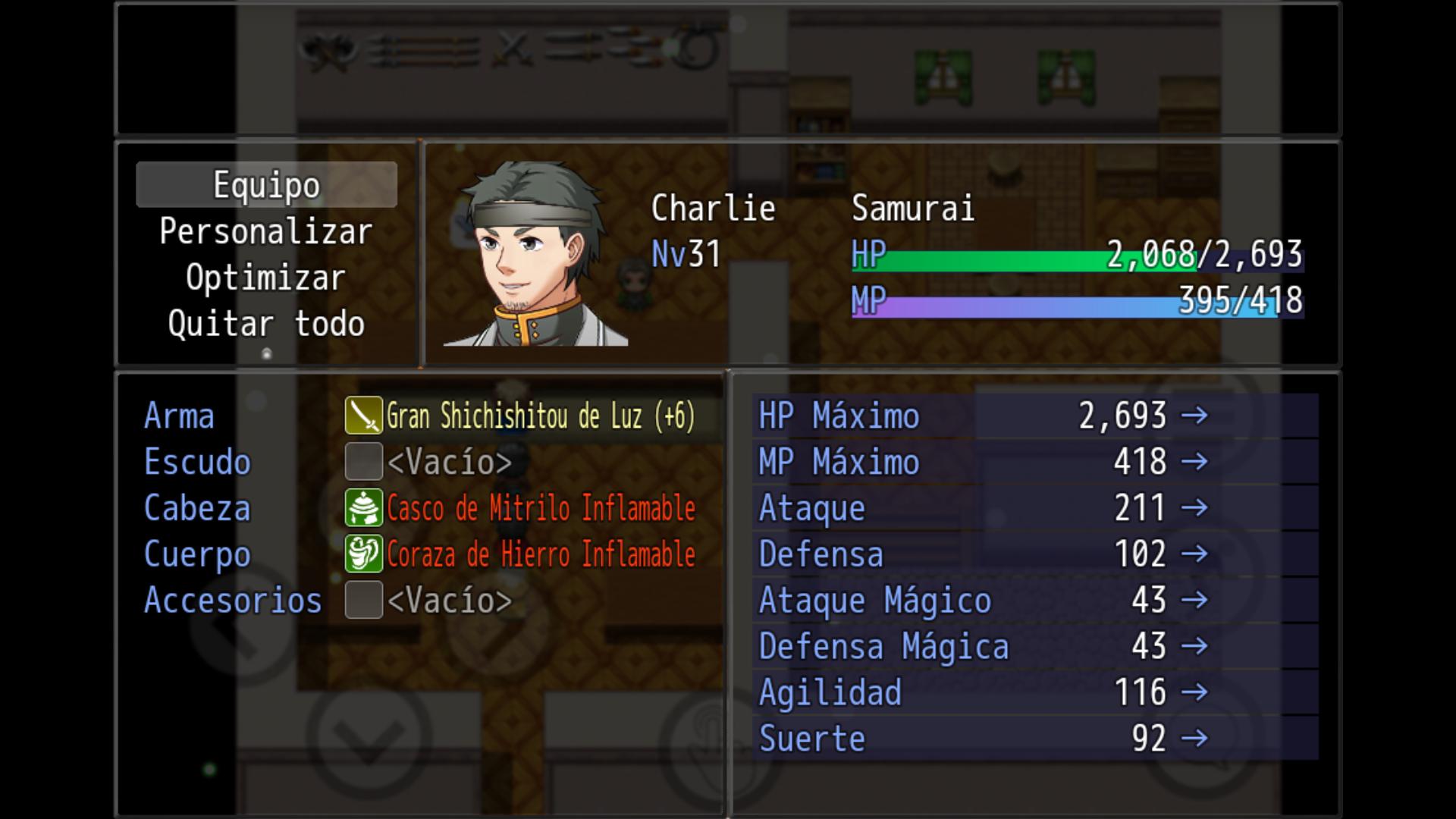Select the katana icon beside Gran Shichishitou de Luz

tap(364, 416)
